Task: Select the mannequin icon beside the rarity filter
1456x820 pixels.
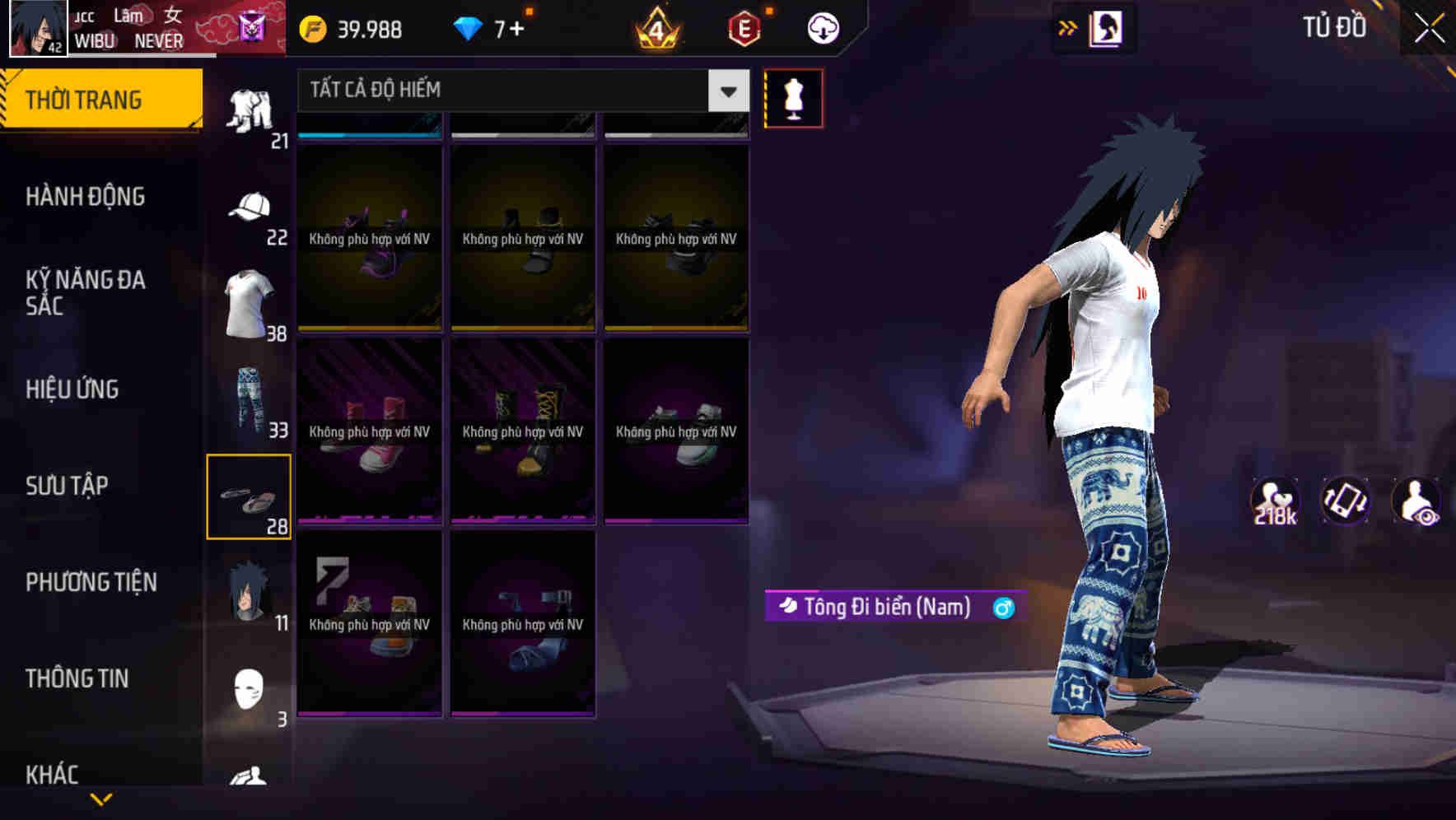Action: click(x=792, y=97)
